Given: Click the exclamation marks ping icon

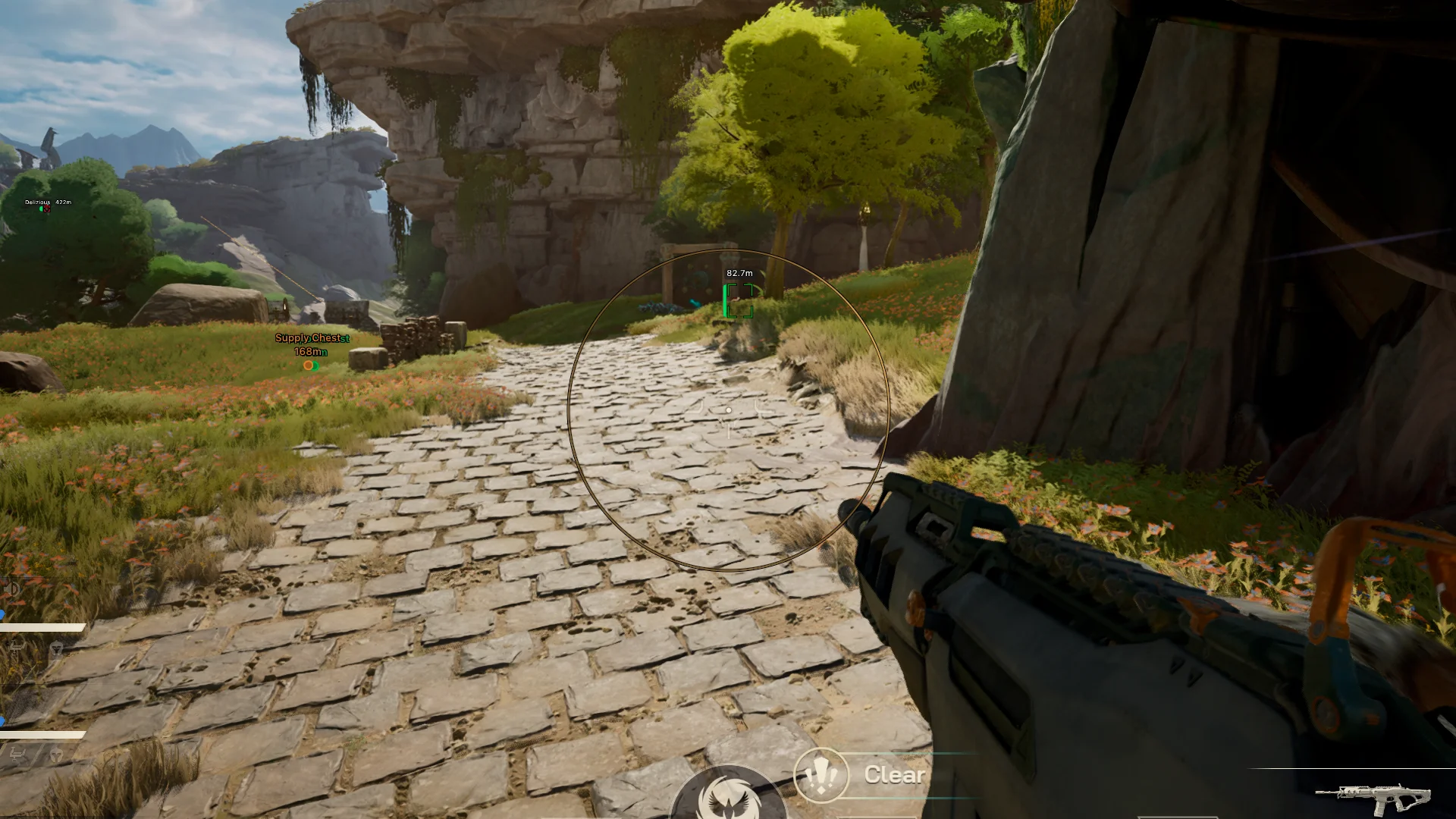Looking at the screenshot, I should pos(821,775).
